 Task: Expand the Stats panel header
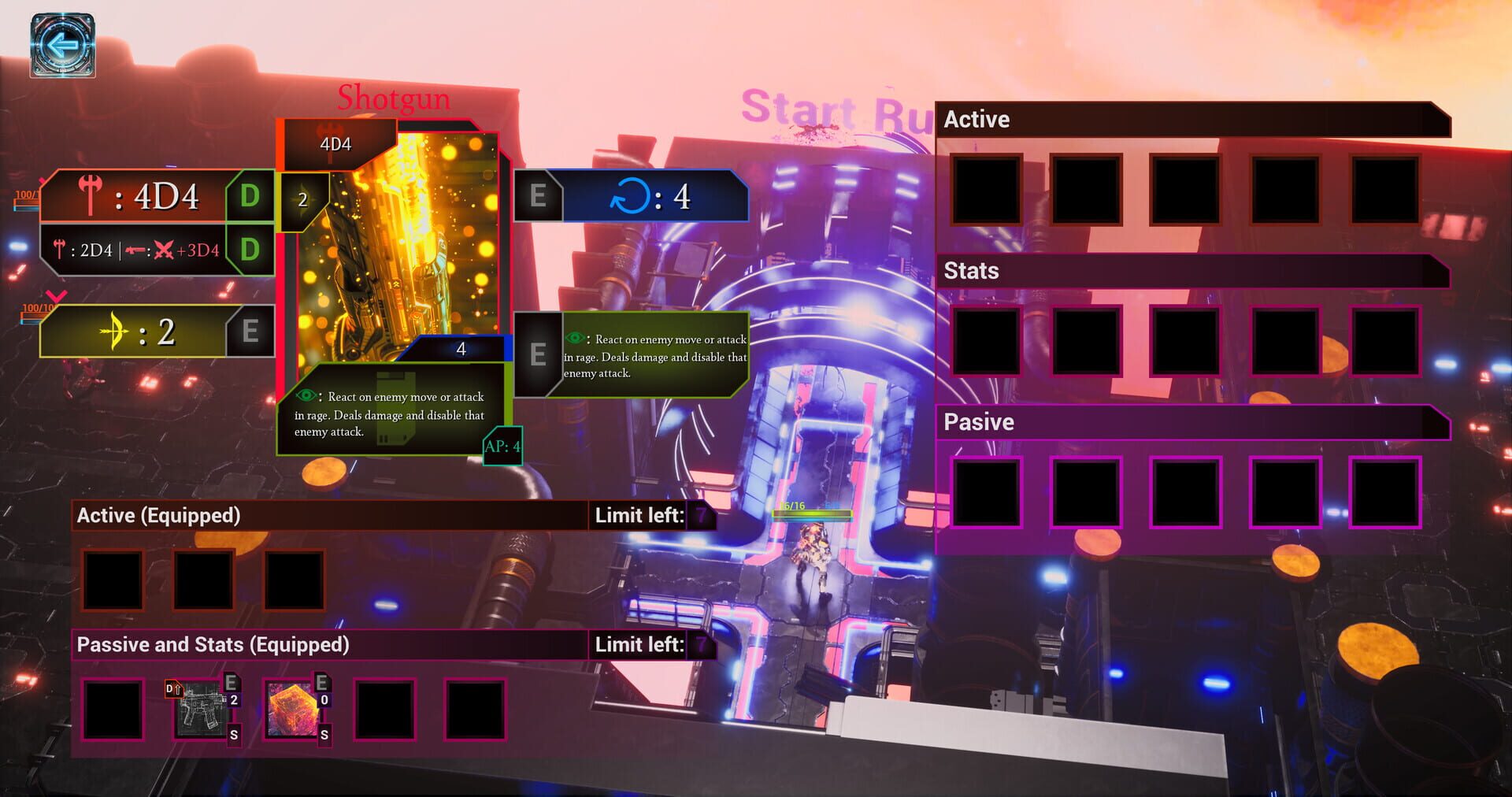tap(972, 271)
